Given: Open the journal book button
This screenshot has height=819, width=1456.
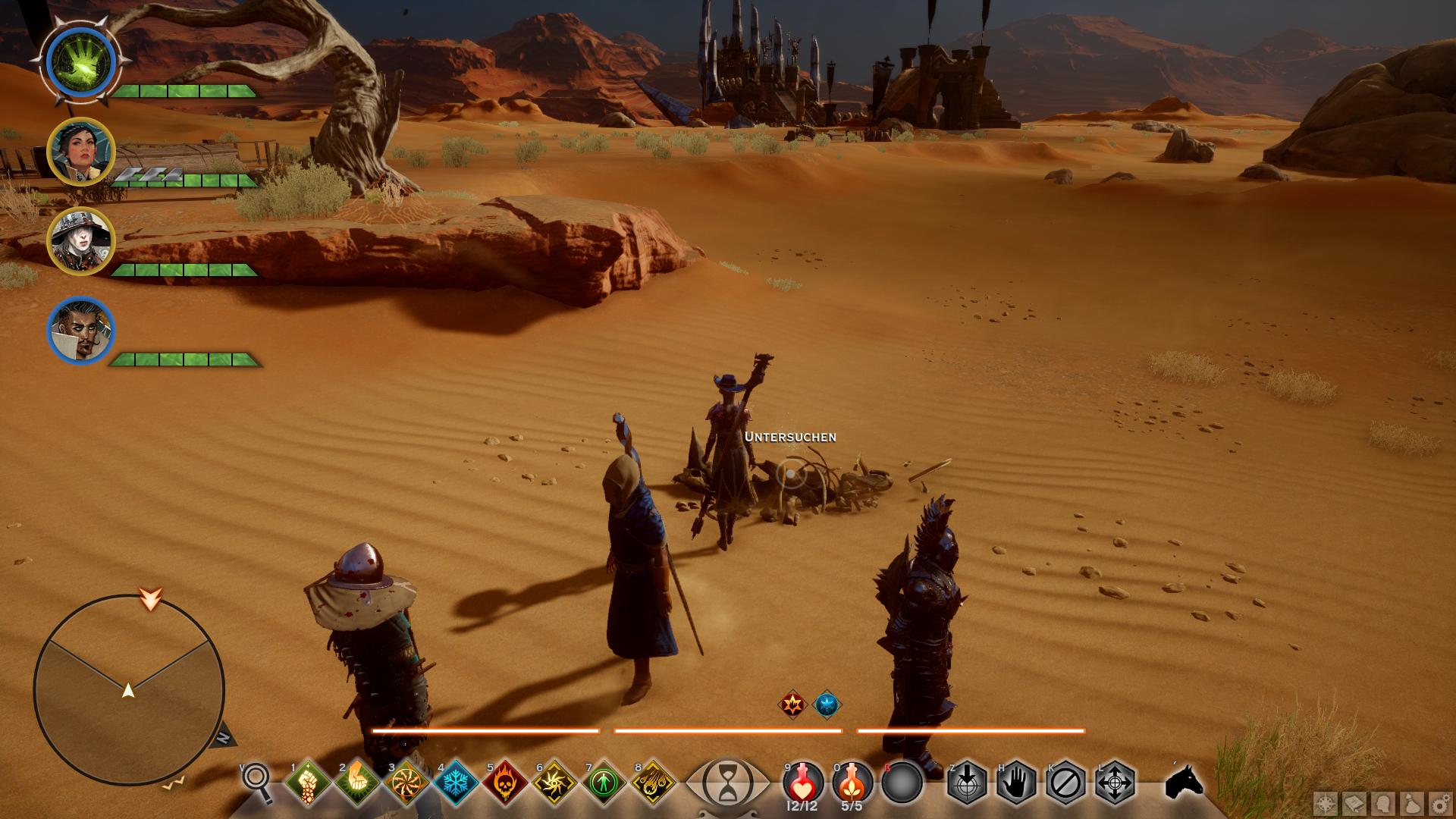Looking at the screenshot, I should coord(1355,804).
